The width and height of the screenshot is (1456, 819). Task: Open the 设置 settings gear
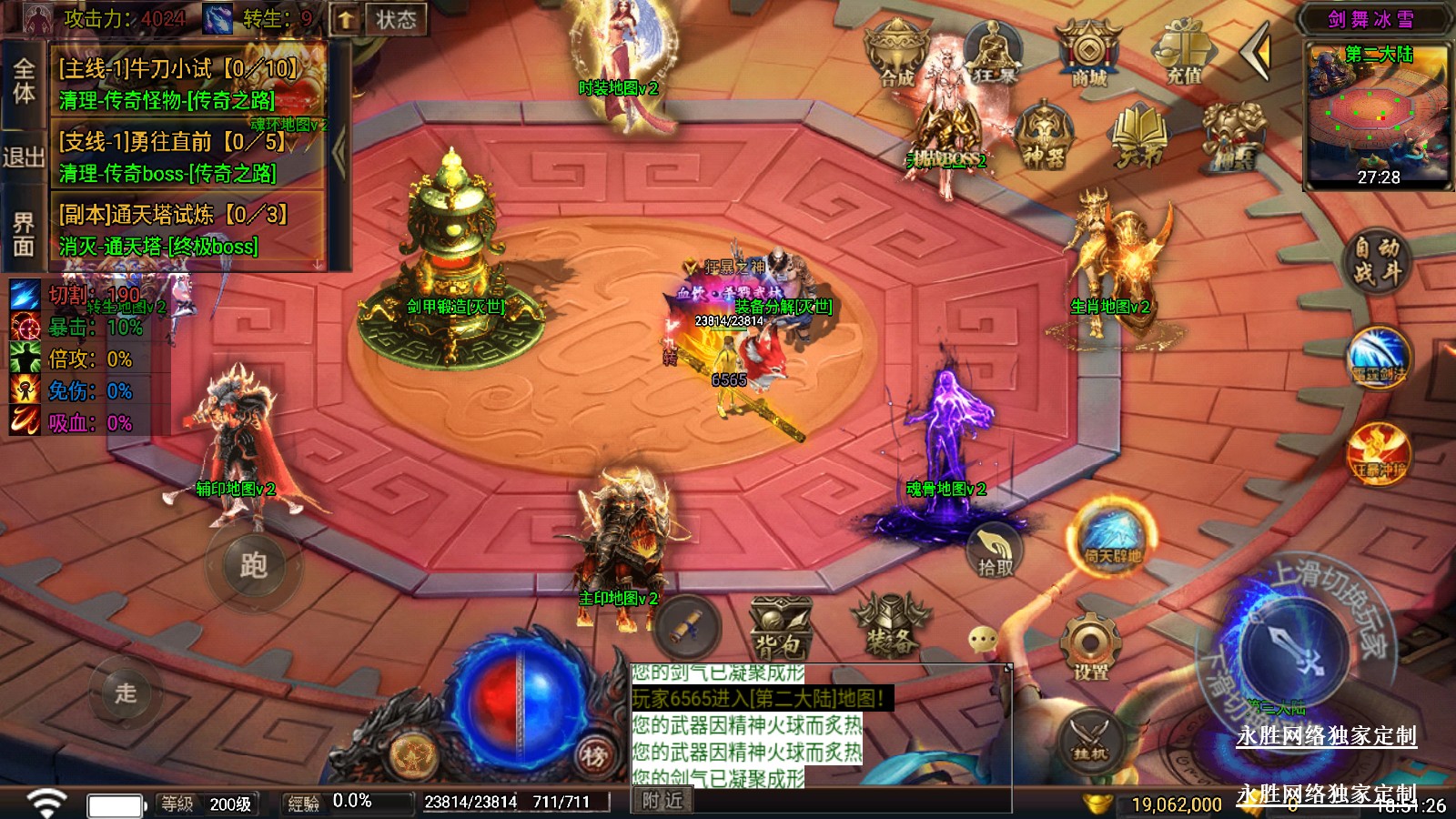(1090, 647)
